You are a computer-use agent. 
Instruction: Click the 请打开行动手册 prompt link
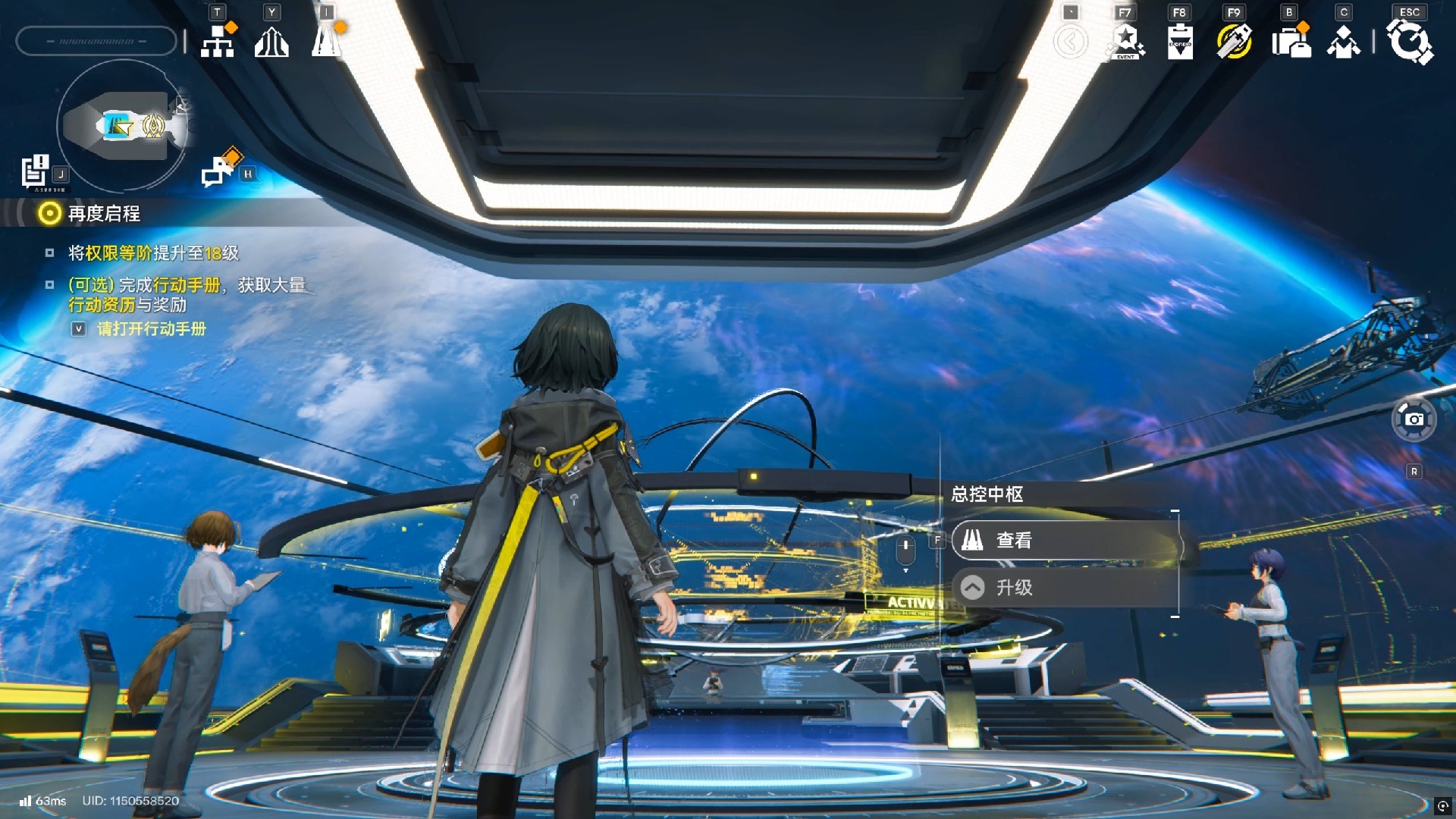coord(151,329)
